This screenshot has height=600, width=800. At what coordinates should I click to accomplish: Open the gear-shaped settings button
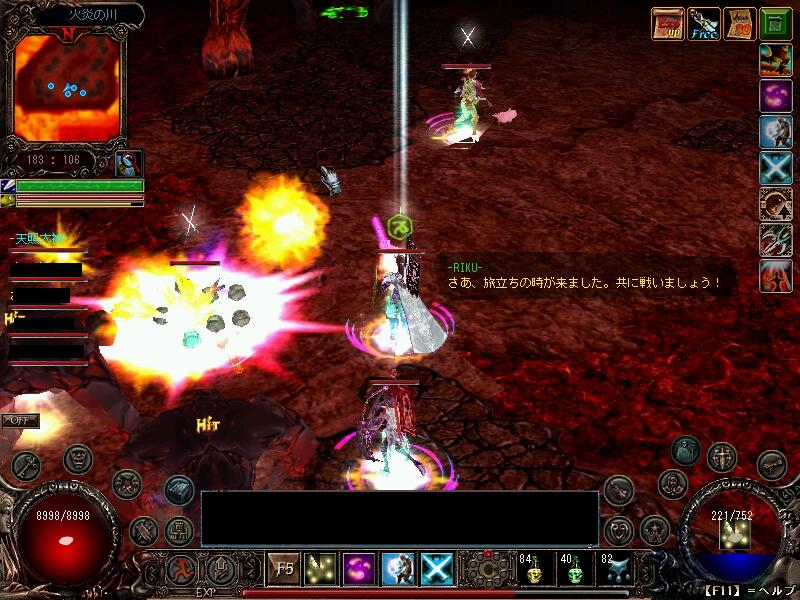click(485, 570)
